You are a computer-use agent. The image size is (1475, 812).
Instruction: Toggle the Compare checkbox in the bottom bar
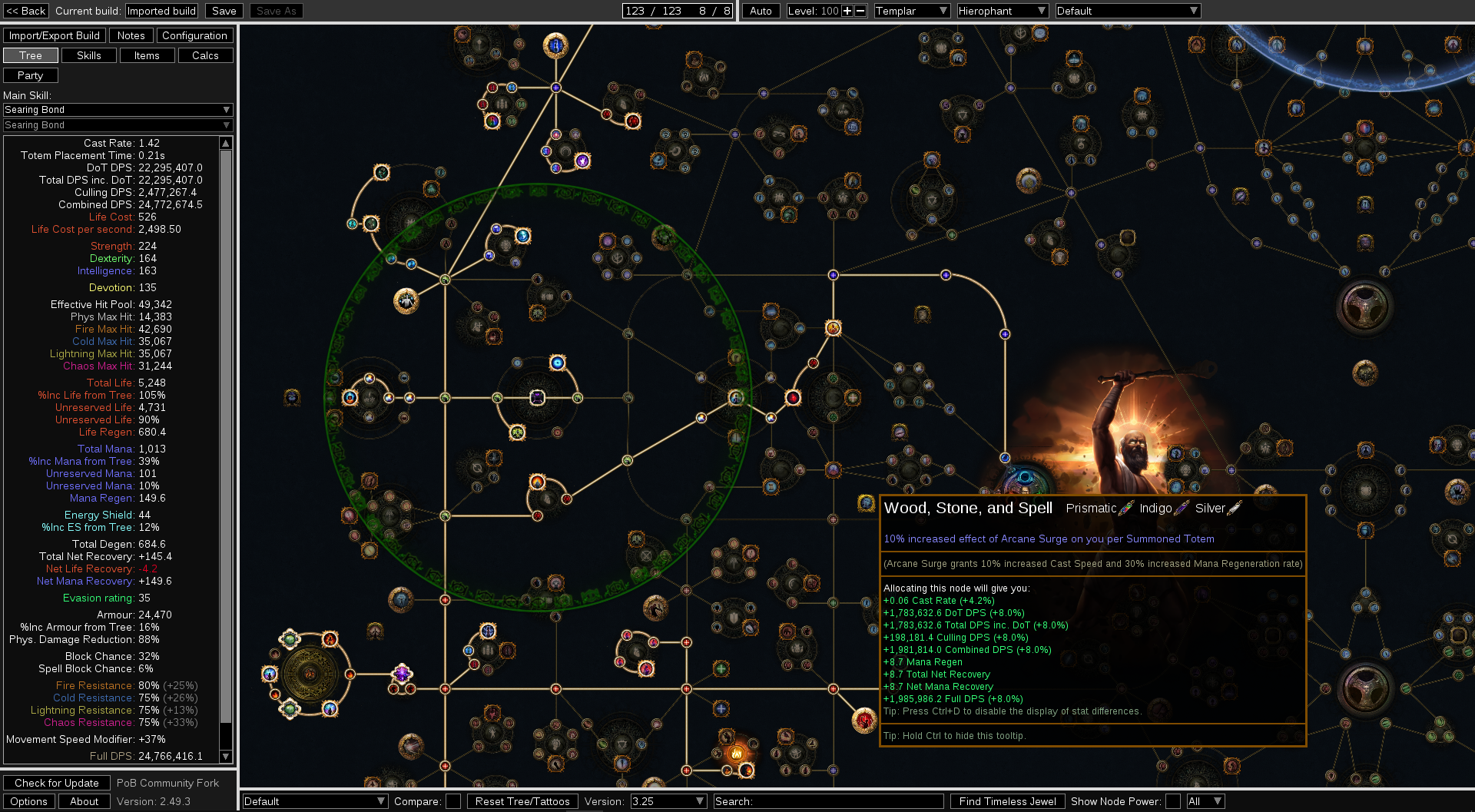(x=453, y=801)
